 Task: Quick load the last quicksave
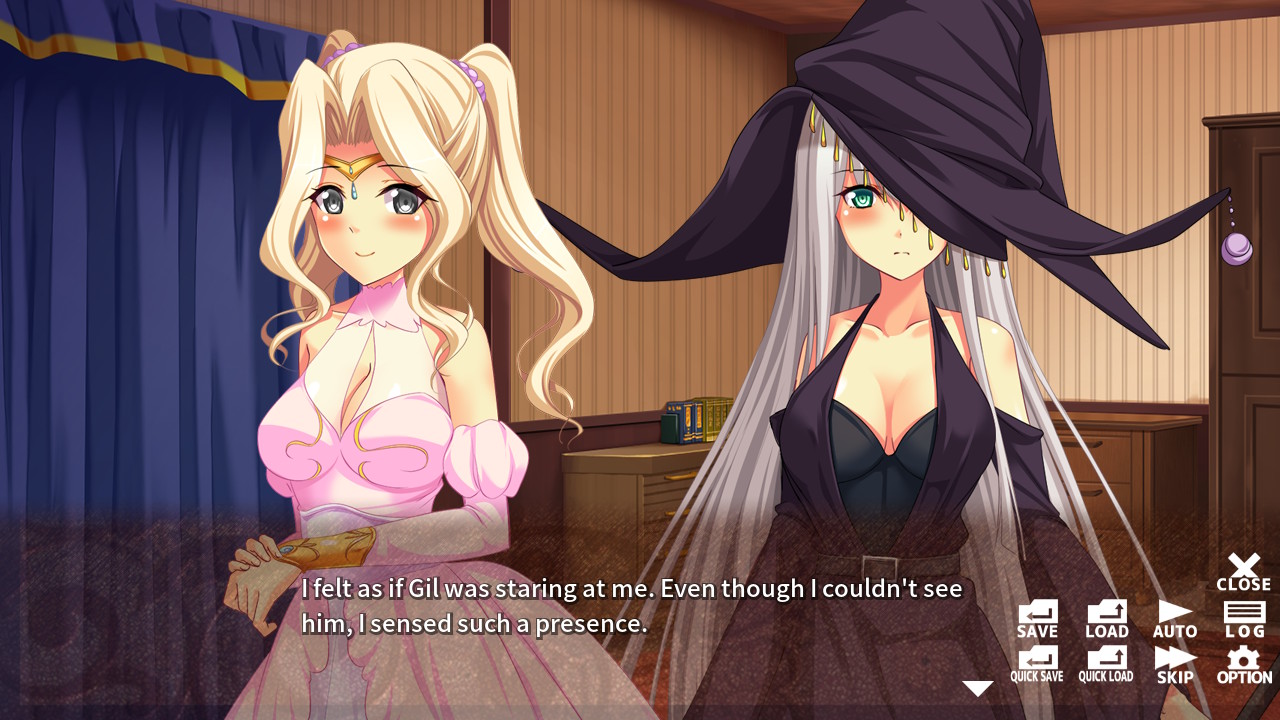tap(1106, 662)
